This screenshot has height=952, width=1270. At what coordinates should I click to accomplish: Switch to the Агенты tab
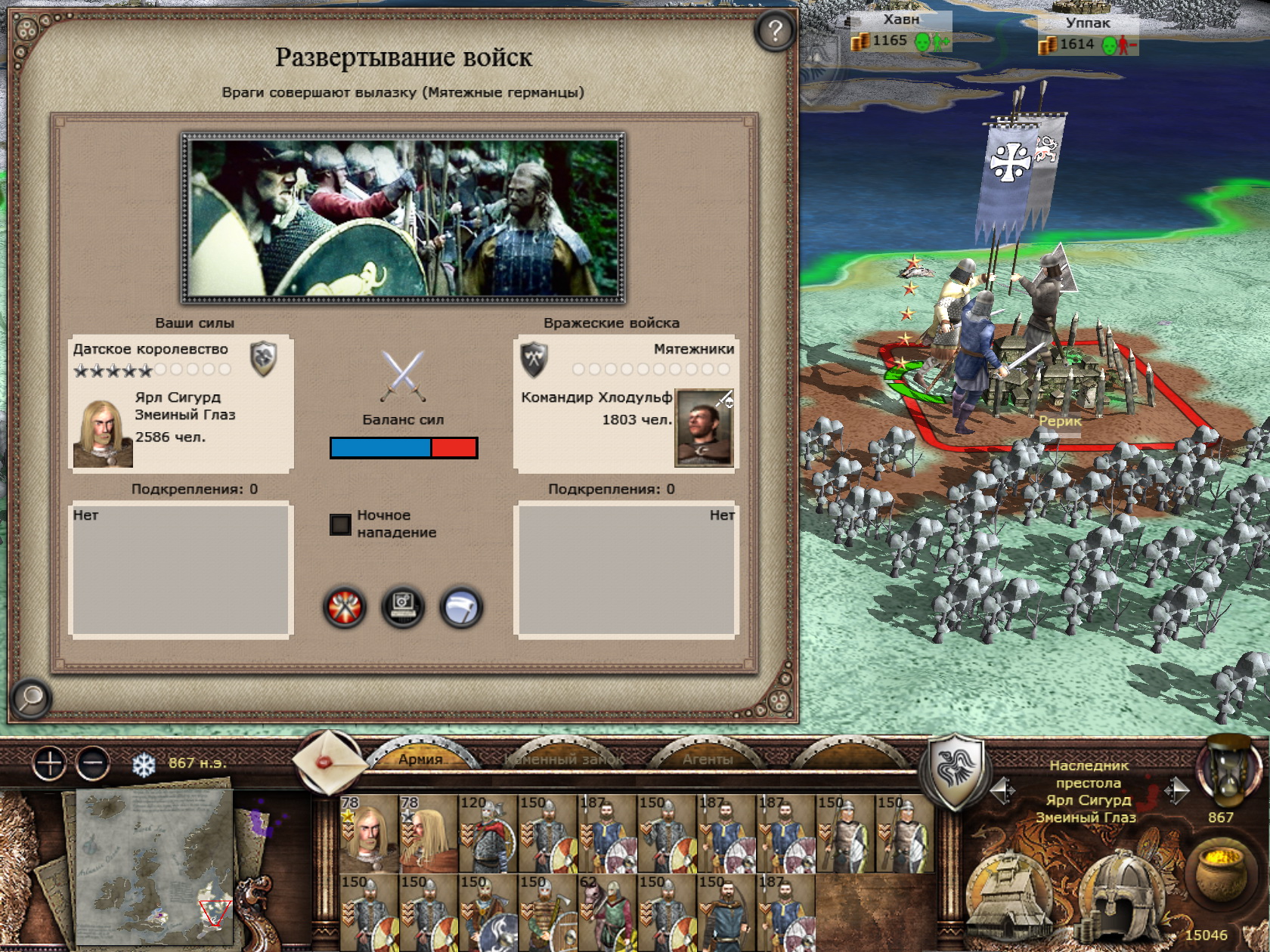tap(708, 759)
